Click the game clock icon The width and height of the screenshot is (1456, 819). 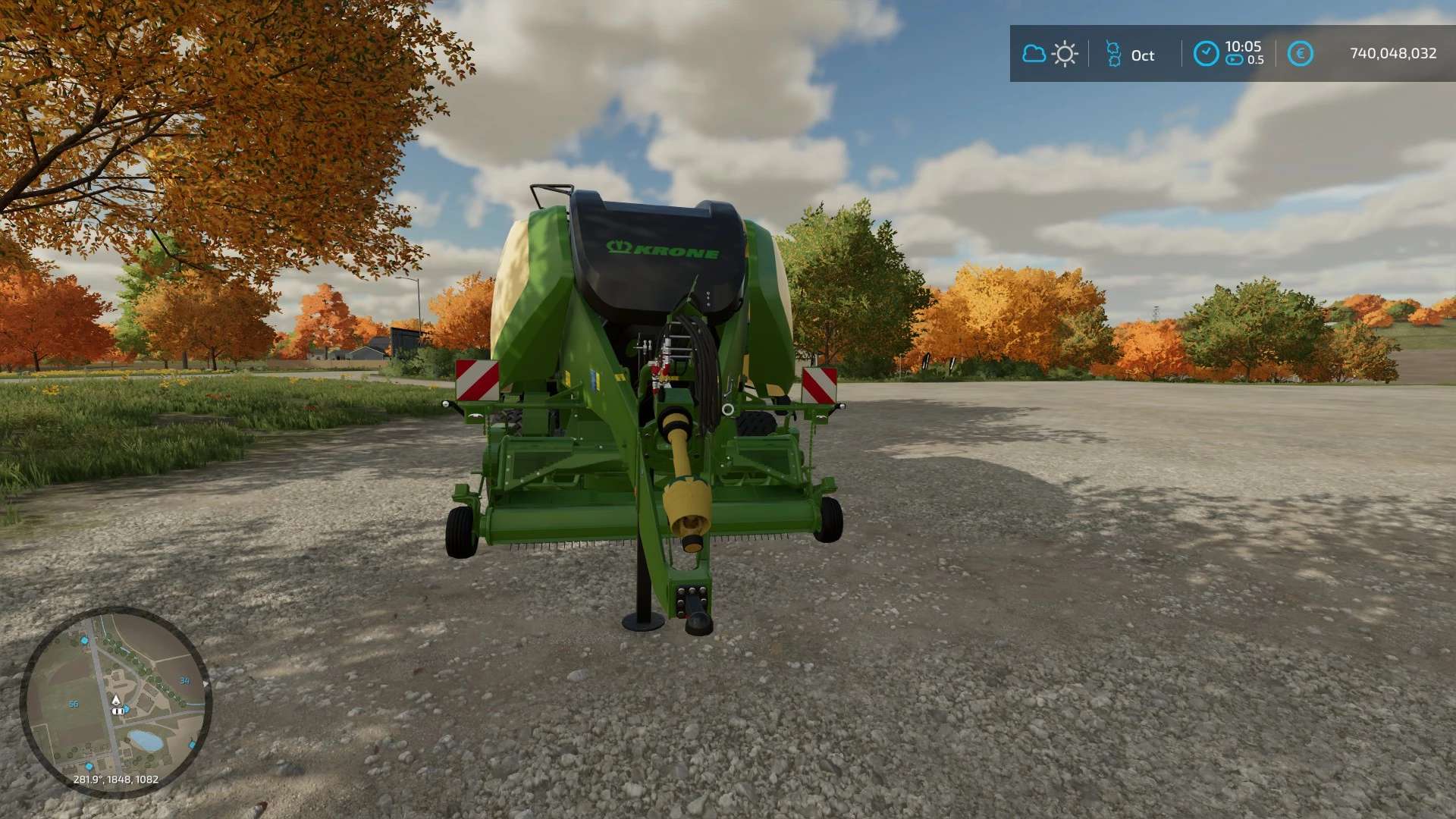click(1206, 54)
